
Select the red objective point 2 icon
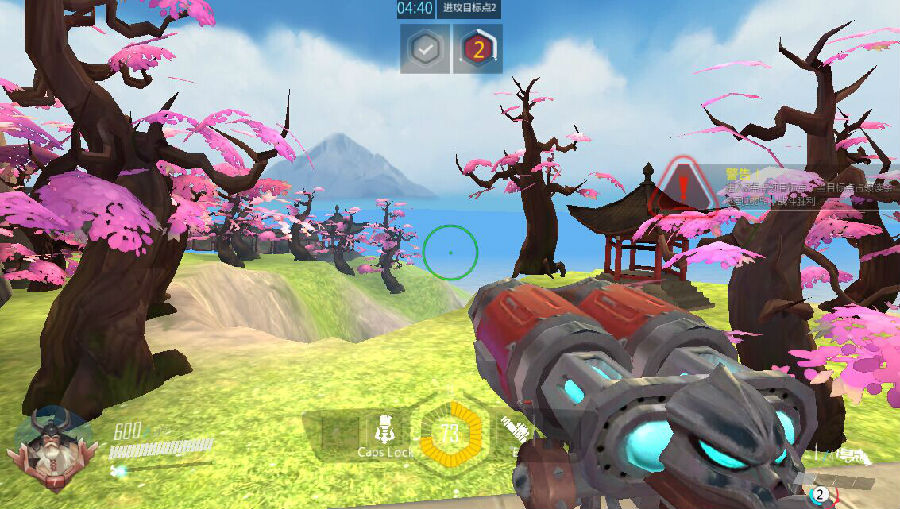click(478, 49)
